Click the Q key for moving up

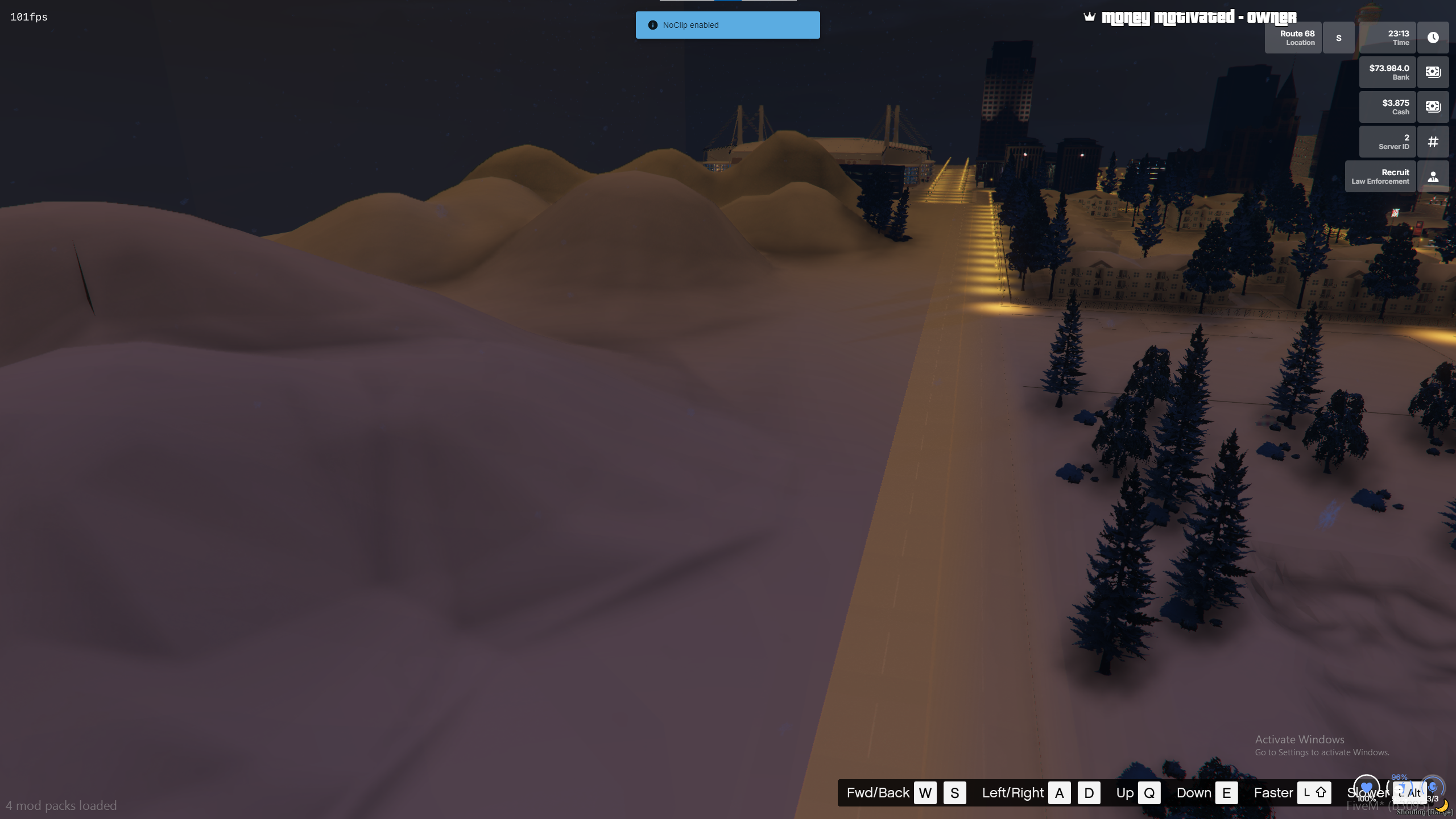tap(1151, 792)
